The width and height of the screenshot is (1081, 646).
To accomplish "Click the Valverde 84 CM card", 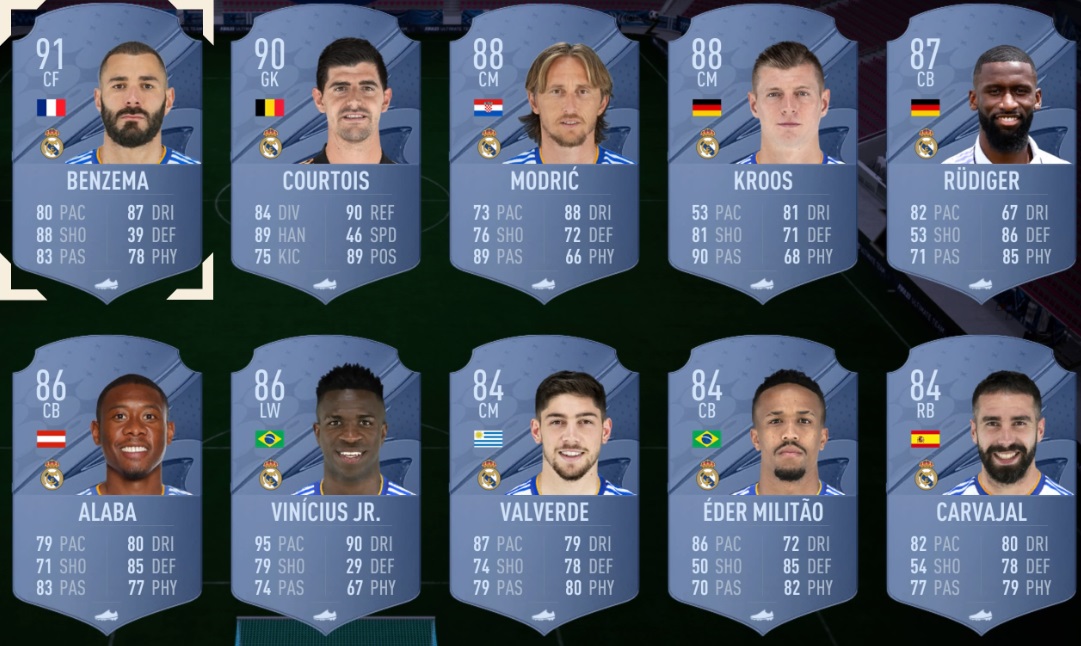I will (x=545, y=480).
